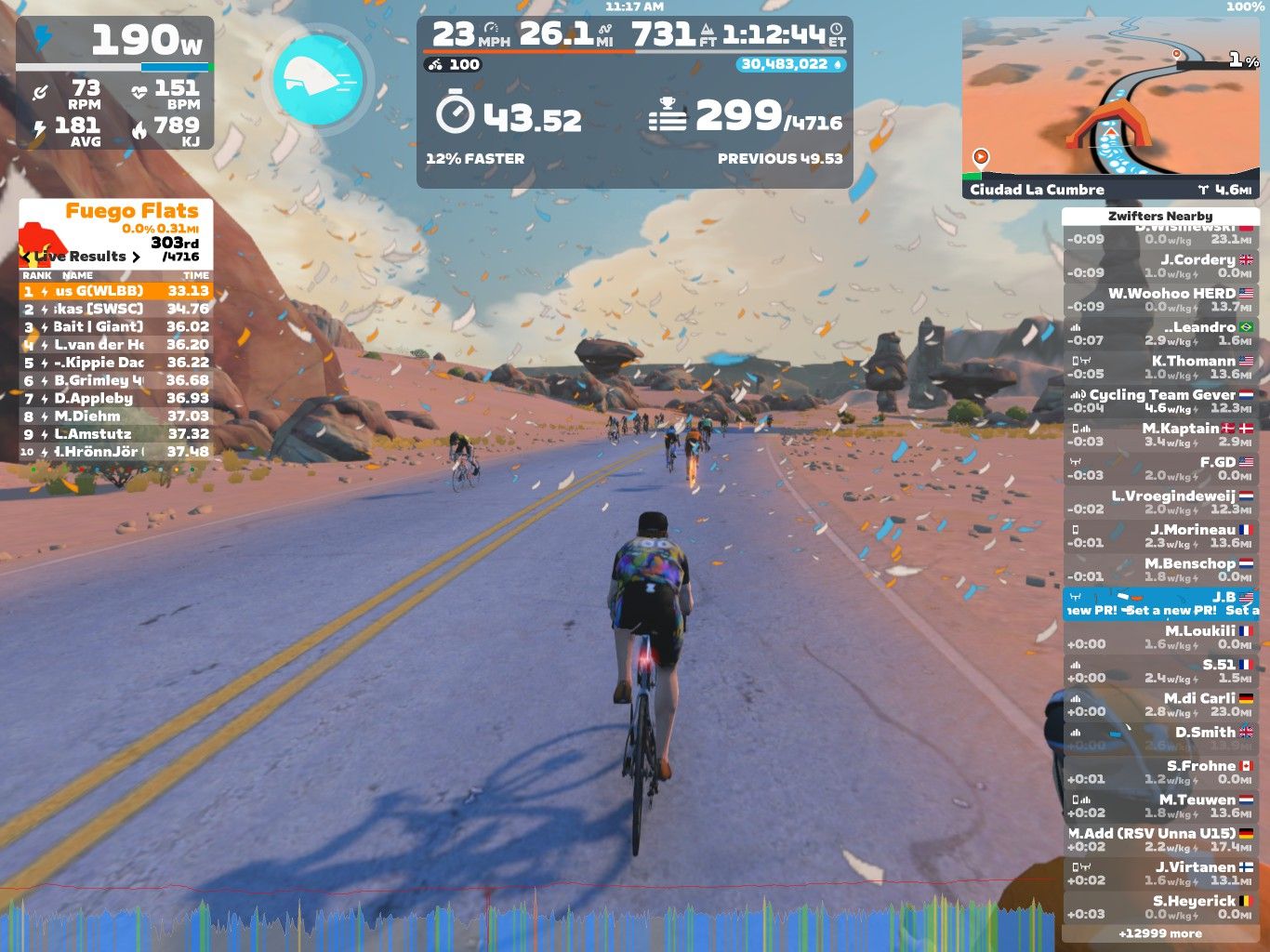Select Cycling Team Gever rider row

coord(1159,401)
